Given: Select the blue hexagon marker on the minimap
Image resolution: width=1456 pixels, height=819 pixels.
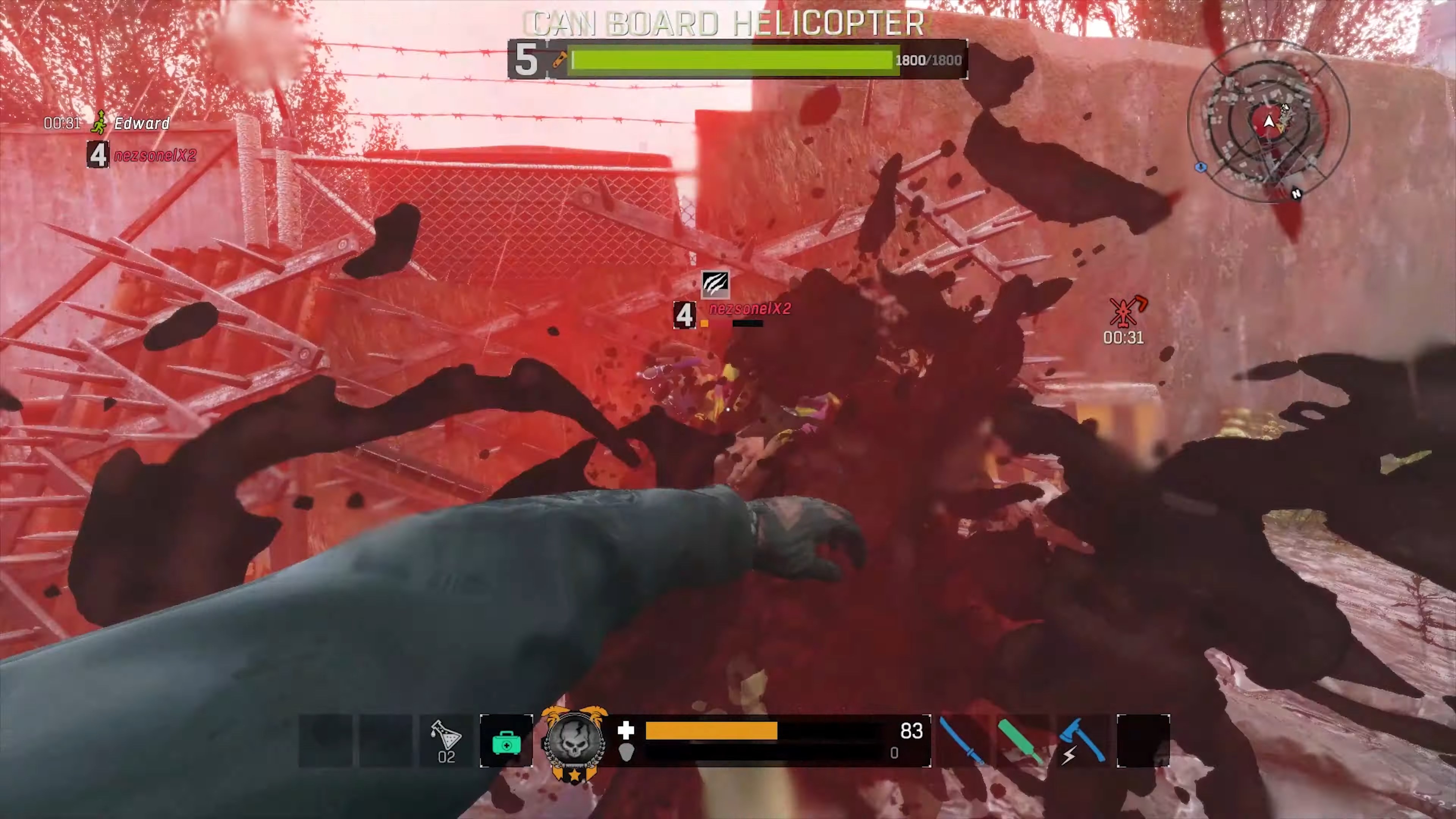Looking at the screenshot, I should [1201, 167].
